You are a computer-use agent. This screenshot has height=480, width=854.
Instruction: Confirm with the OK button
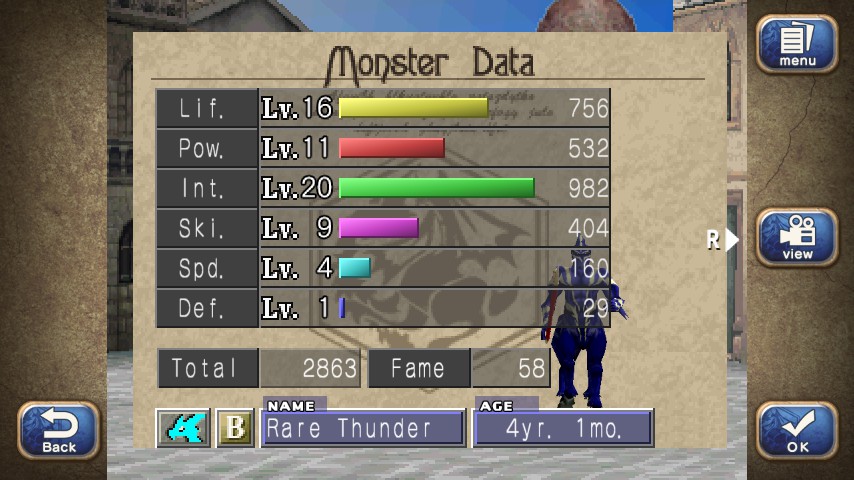coord(796,430)
